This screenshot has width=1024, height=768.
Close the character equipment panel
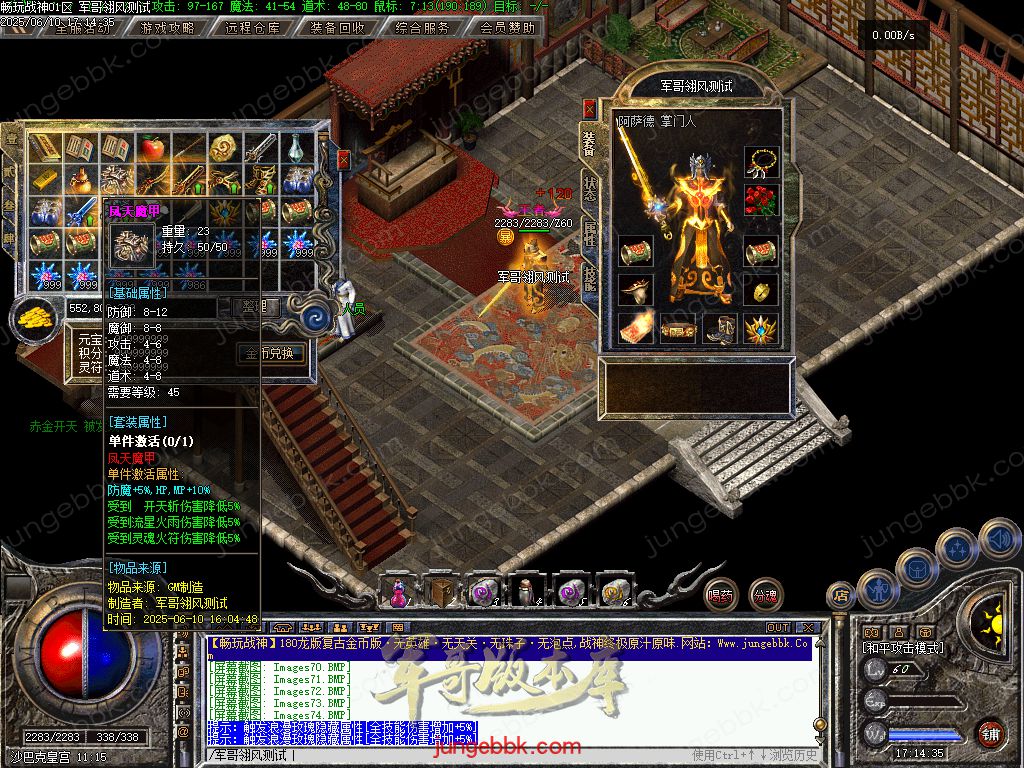589,108
